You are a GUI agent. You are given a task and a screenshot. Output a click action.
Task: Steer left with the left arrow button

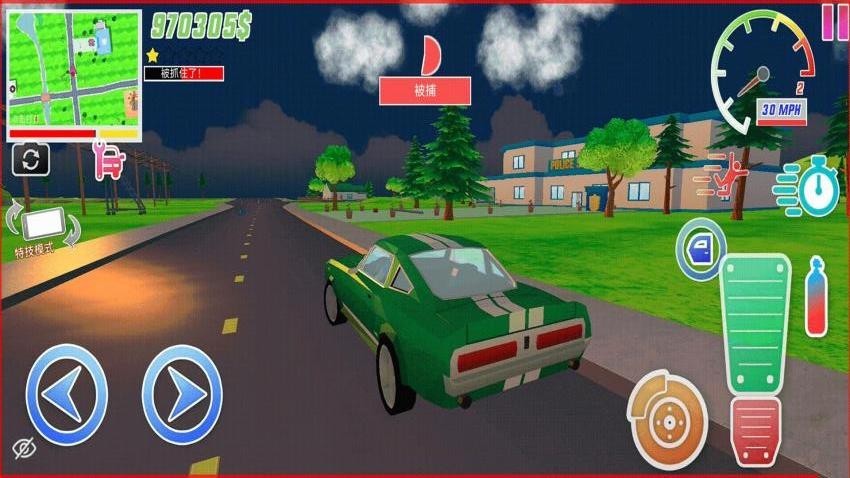66,394
